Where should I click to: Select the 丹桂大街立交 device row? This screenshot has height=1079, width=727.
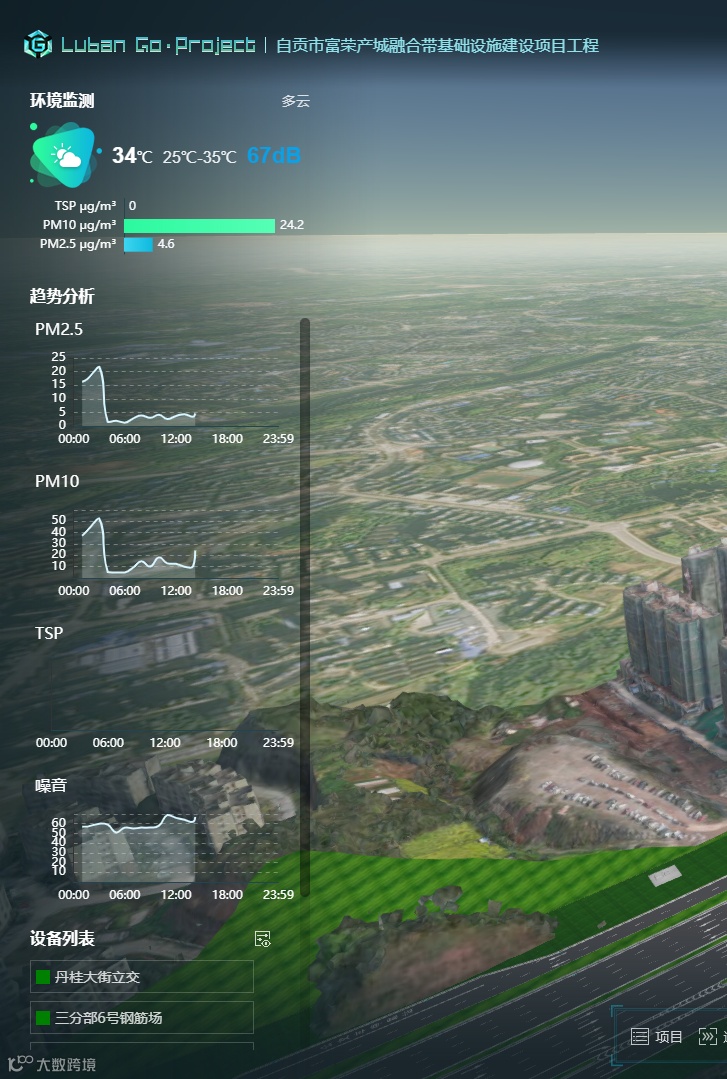(x=142, y=977)
